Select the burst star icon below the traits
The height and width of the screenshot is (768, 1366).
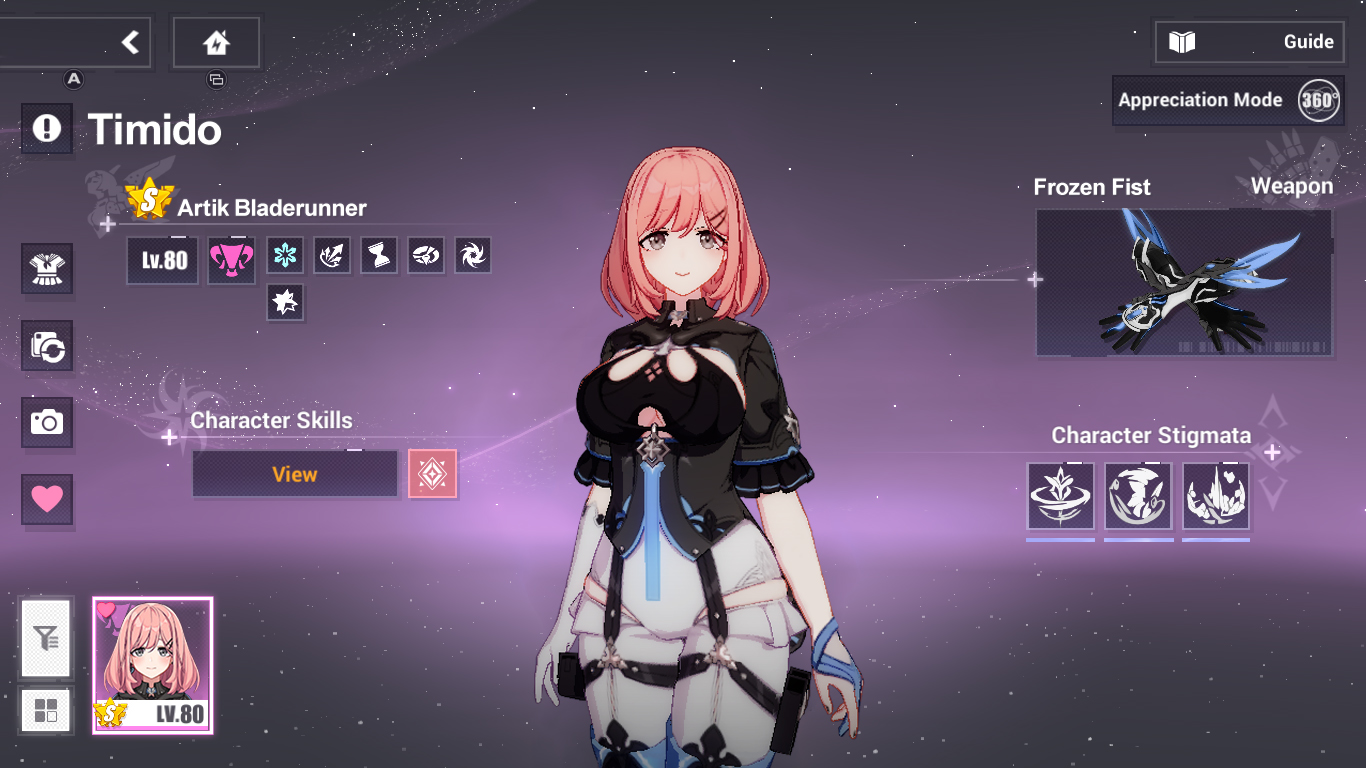click(285, 303)
